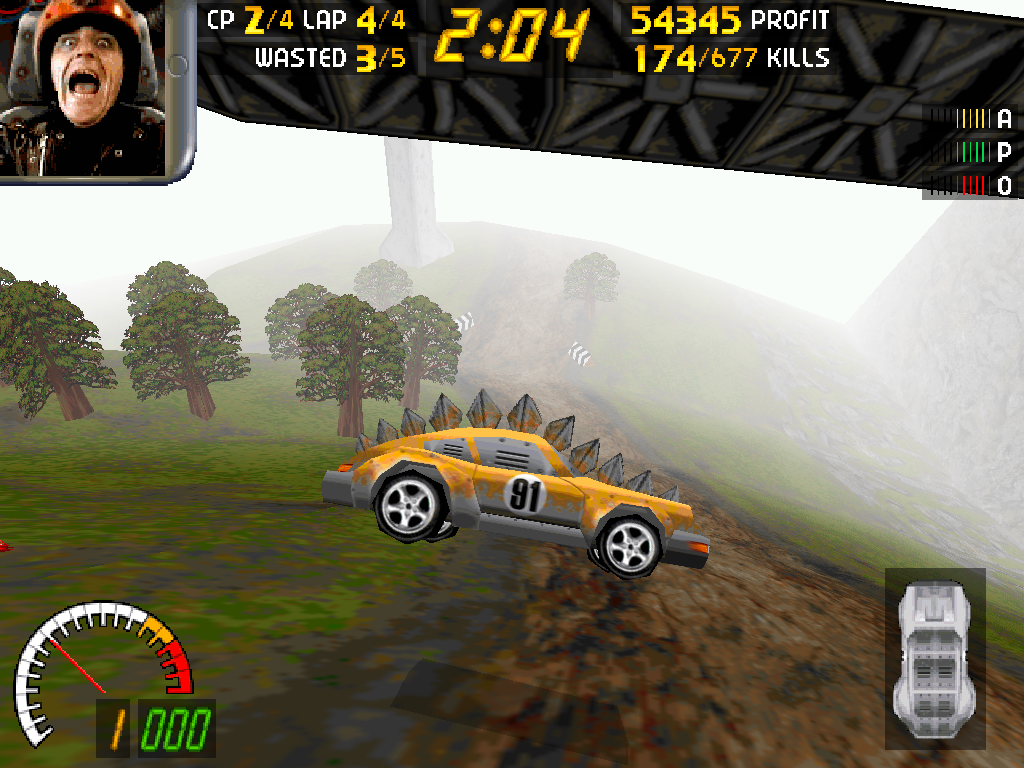
Task: Select the car damage diagram
Action: pyautogui.click(x=936, y=657)
